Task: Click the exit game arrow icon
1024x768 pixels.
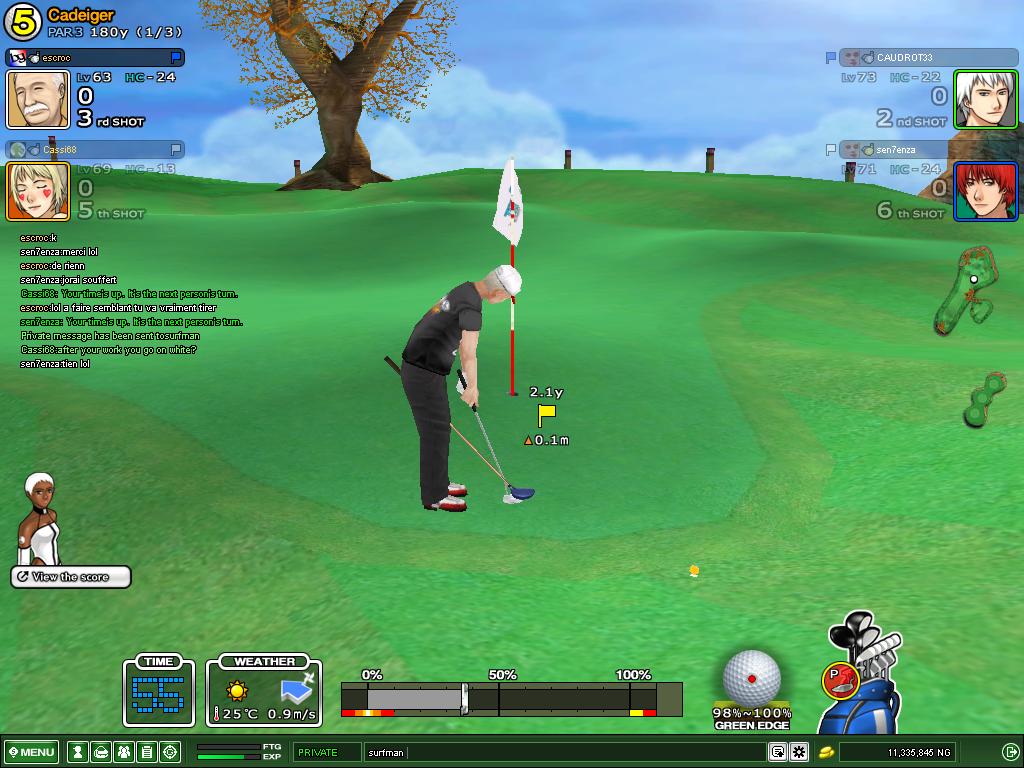Action: tap(1010, 752)
